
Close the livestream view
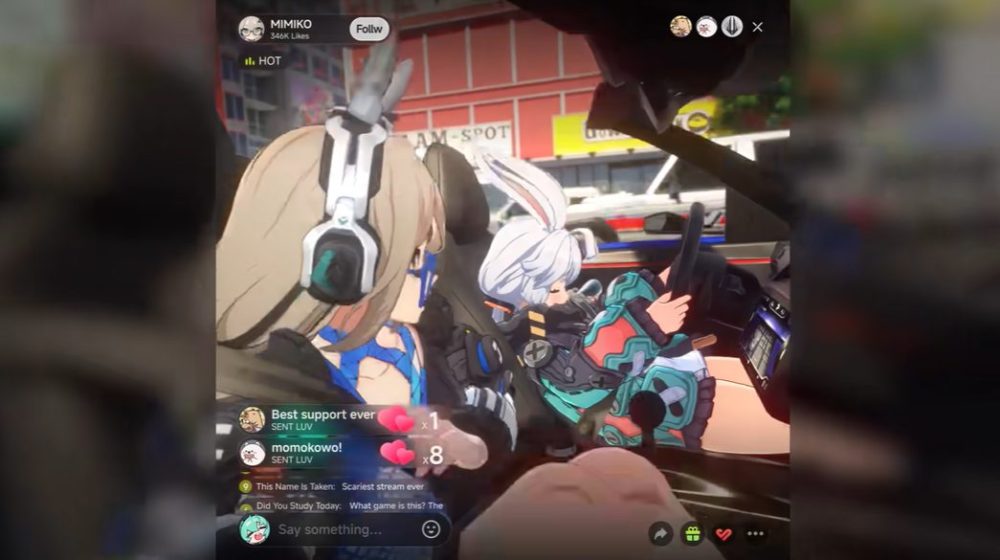coord(757,27)
